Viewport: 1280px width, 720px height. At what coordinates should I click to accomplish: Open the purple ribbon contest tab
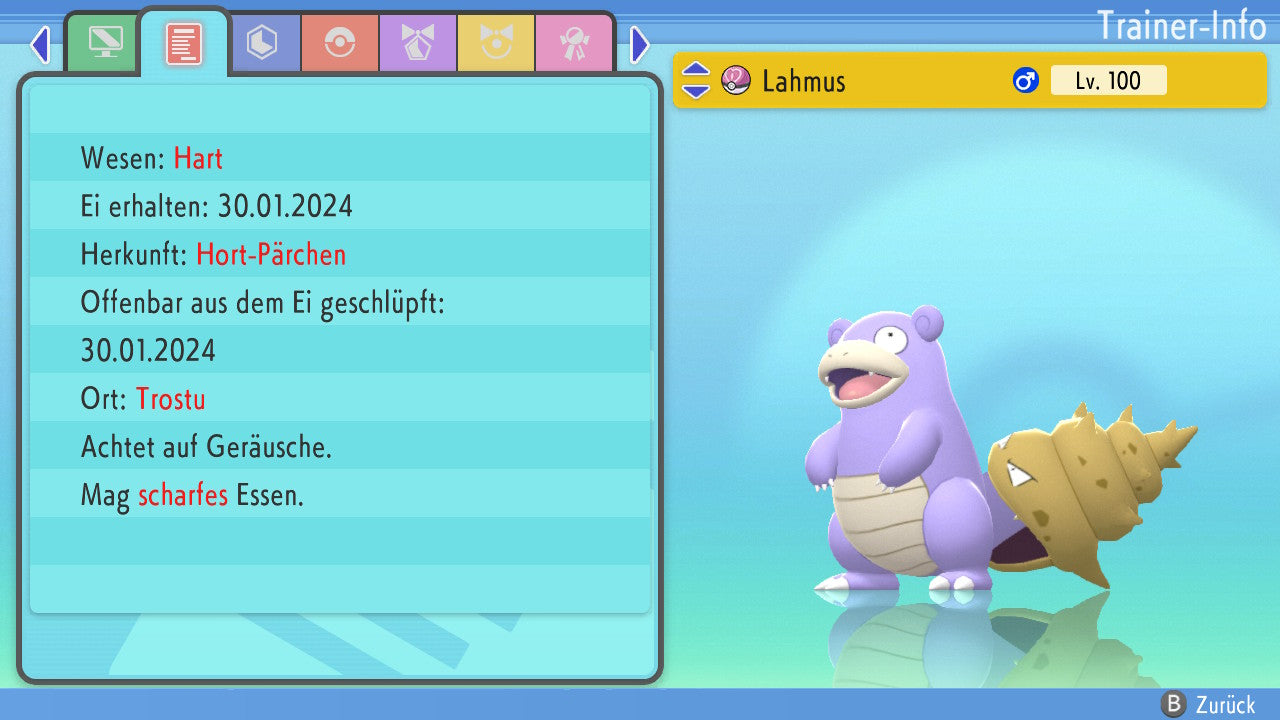coord(418,43)
